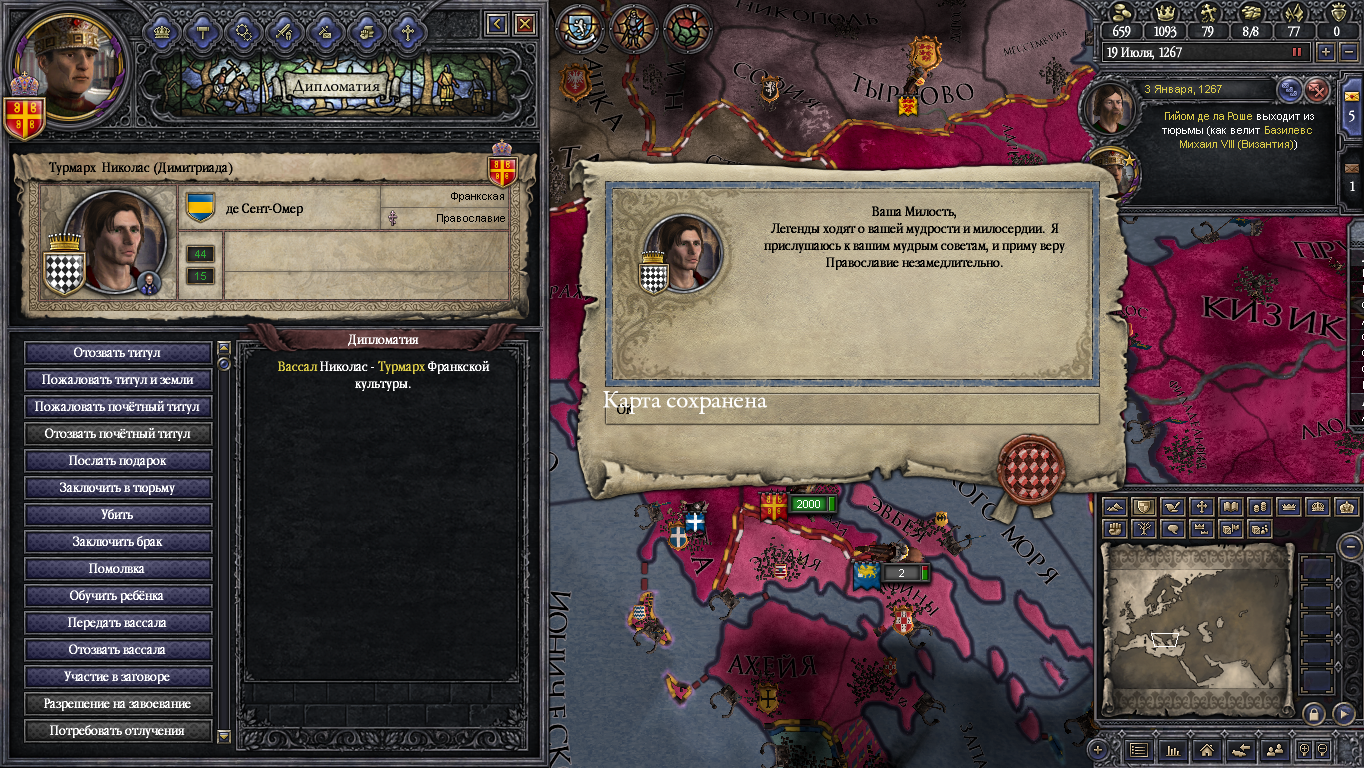The height and width of the screenshot is (768, 1364).
Task: Open the Religion tab with the cross icon
Action: (407, 32)
